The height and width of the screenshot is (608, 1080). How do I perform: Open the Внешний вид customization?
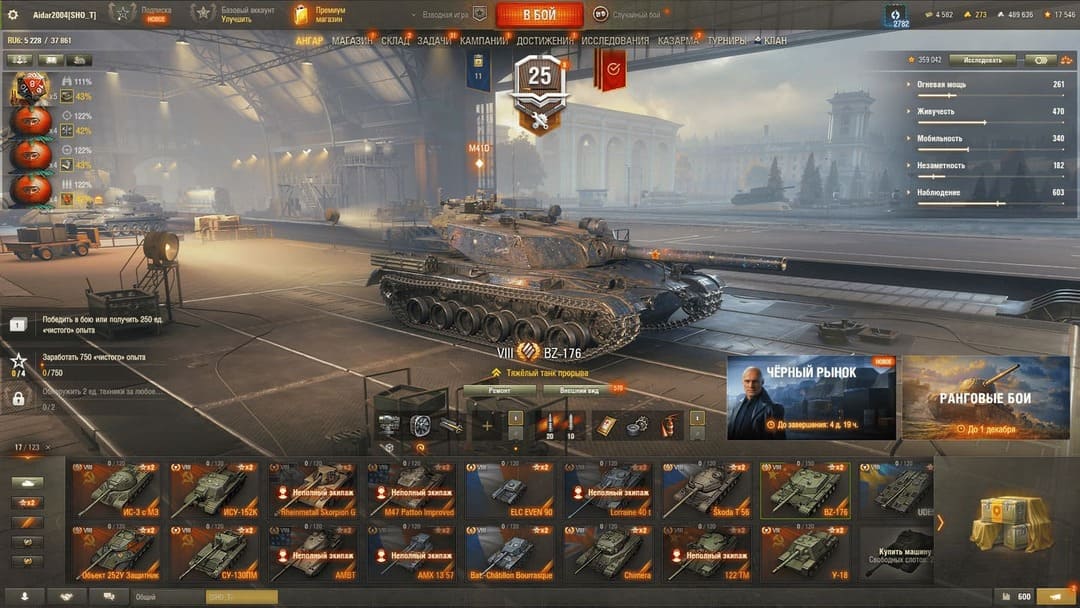[x=581, y=390]
